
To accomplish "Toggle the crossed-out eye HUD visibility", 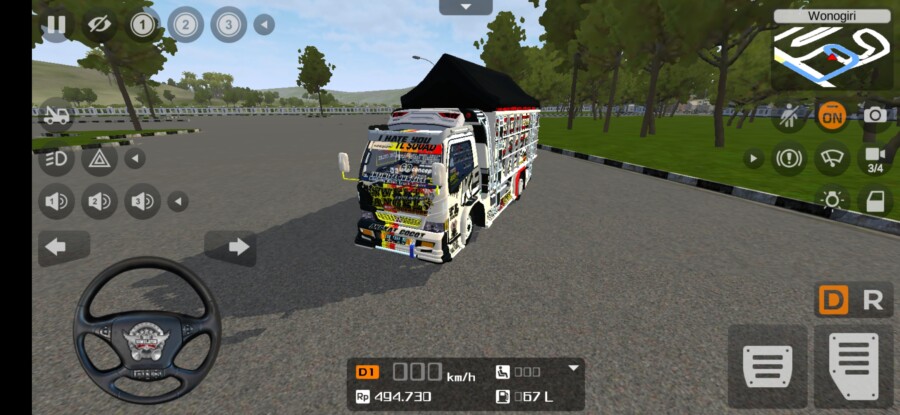I will (x=98, y=24).
